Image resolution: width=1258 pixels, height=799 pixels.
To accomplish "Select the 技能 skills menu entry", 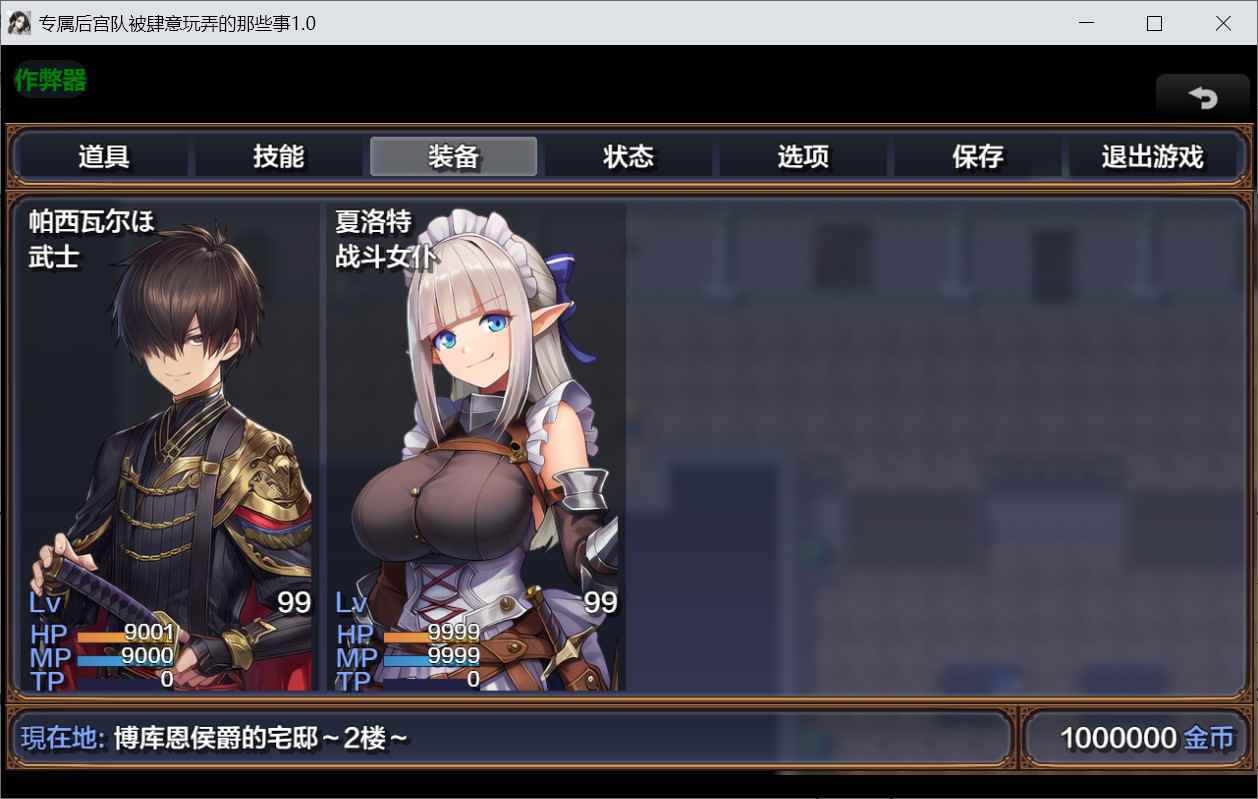I will (x=279, y=157).
